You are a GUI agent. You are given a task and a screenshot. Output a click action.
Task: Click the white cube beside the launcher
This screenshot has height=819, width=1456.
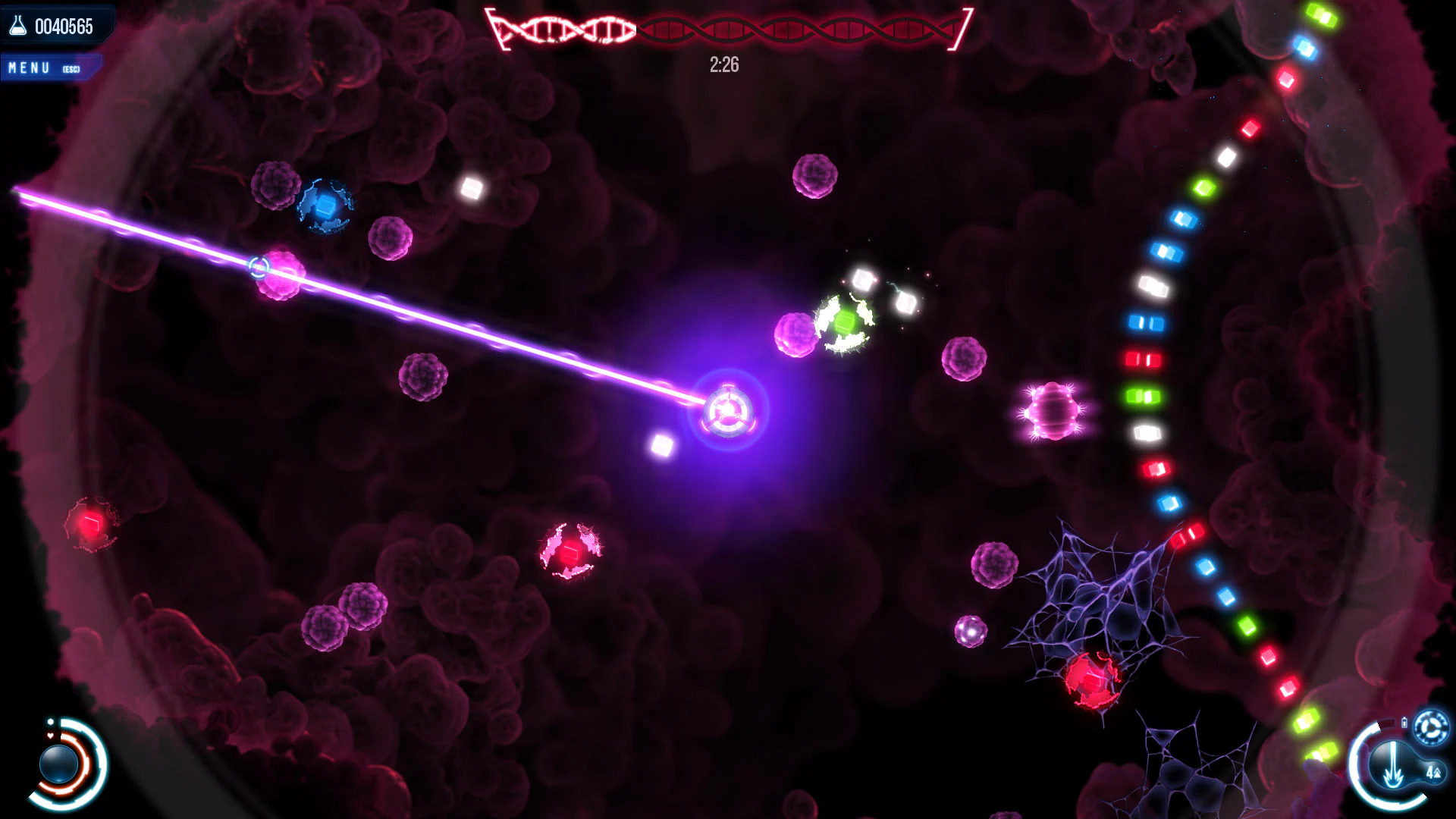point(663,445)
